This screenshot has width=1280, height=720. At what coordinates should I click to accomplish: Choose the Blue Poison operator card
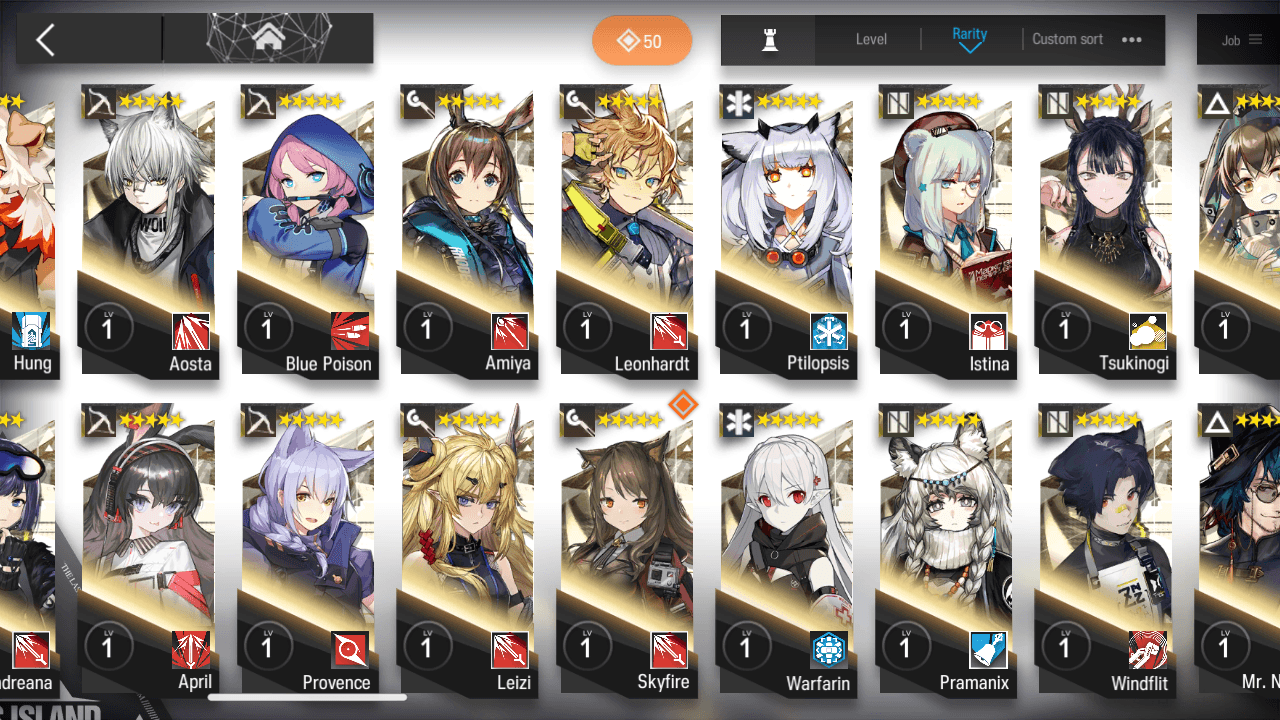[x=308, y=230]
